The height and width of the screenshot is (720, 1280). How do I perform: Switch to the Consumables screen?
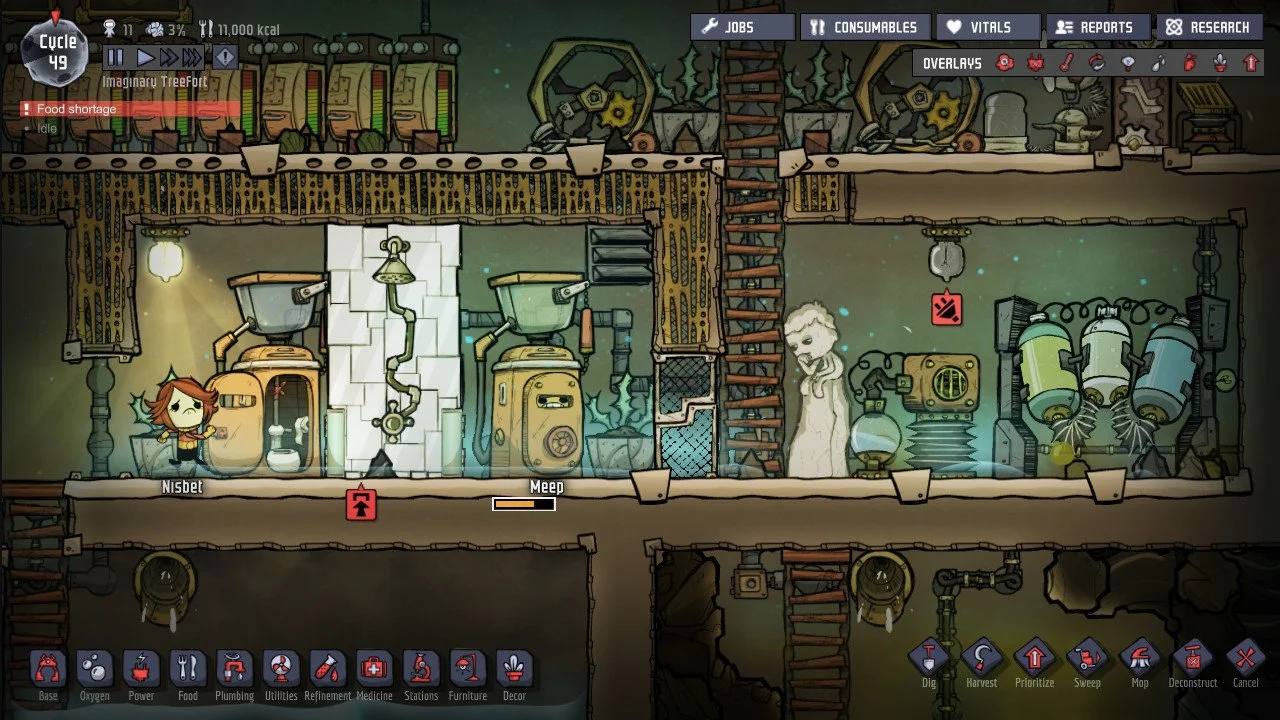click(866, 27)
